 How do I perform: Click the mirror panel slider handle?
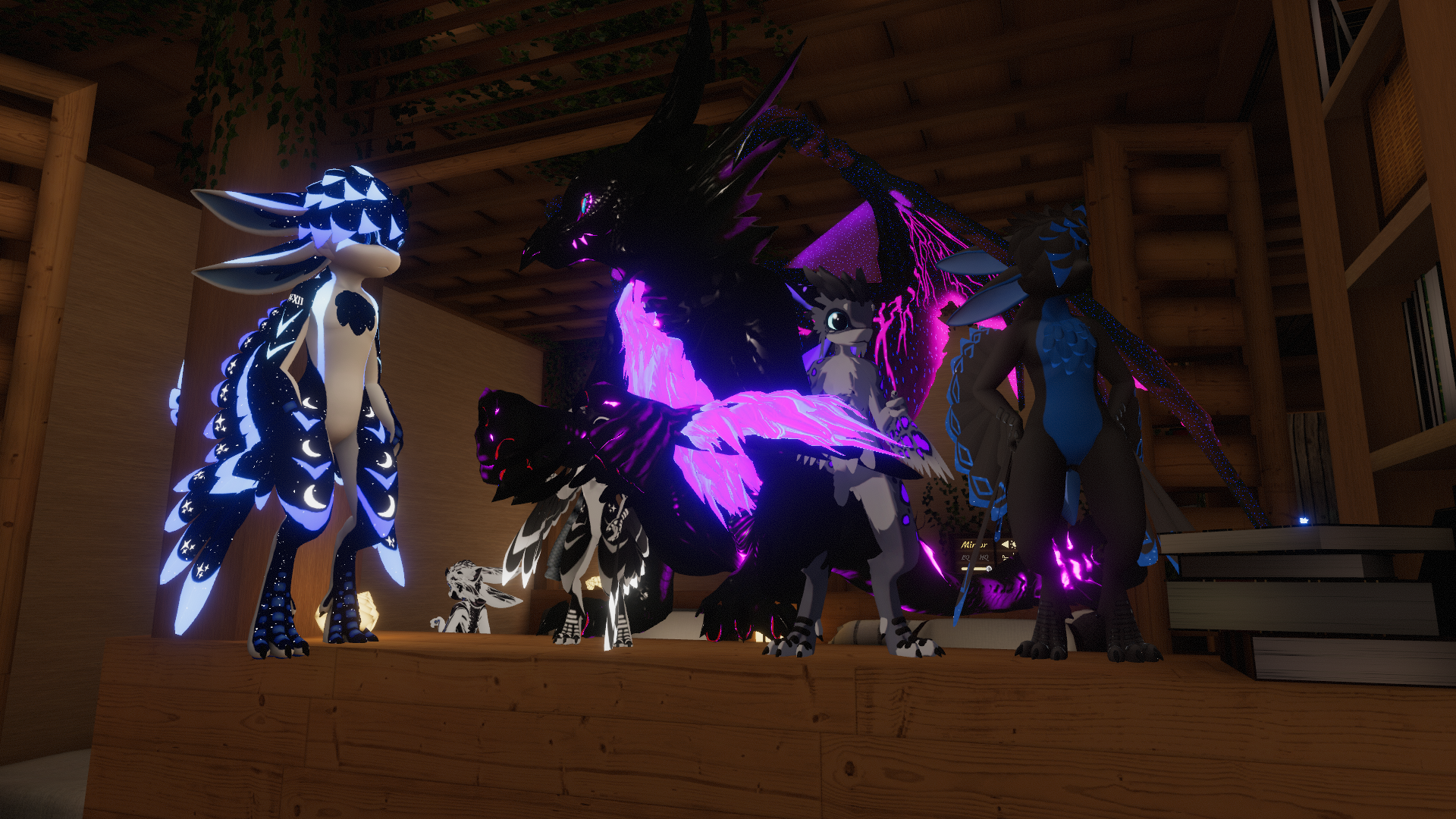coord(989,569)
